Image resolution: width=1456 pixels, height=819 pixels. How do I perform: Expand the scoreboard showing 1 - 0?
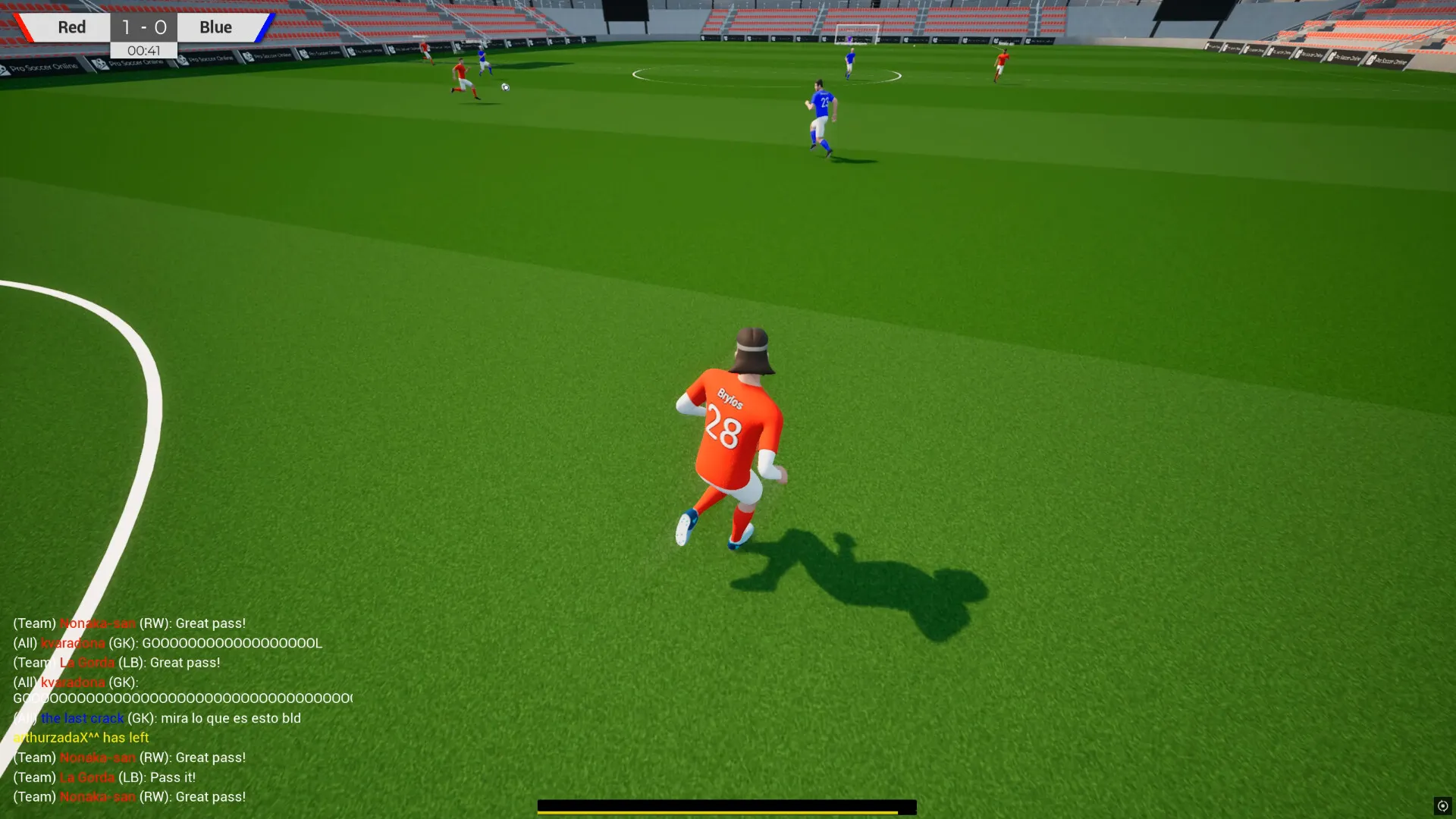tap(143, 27)
